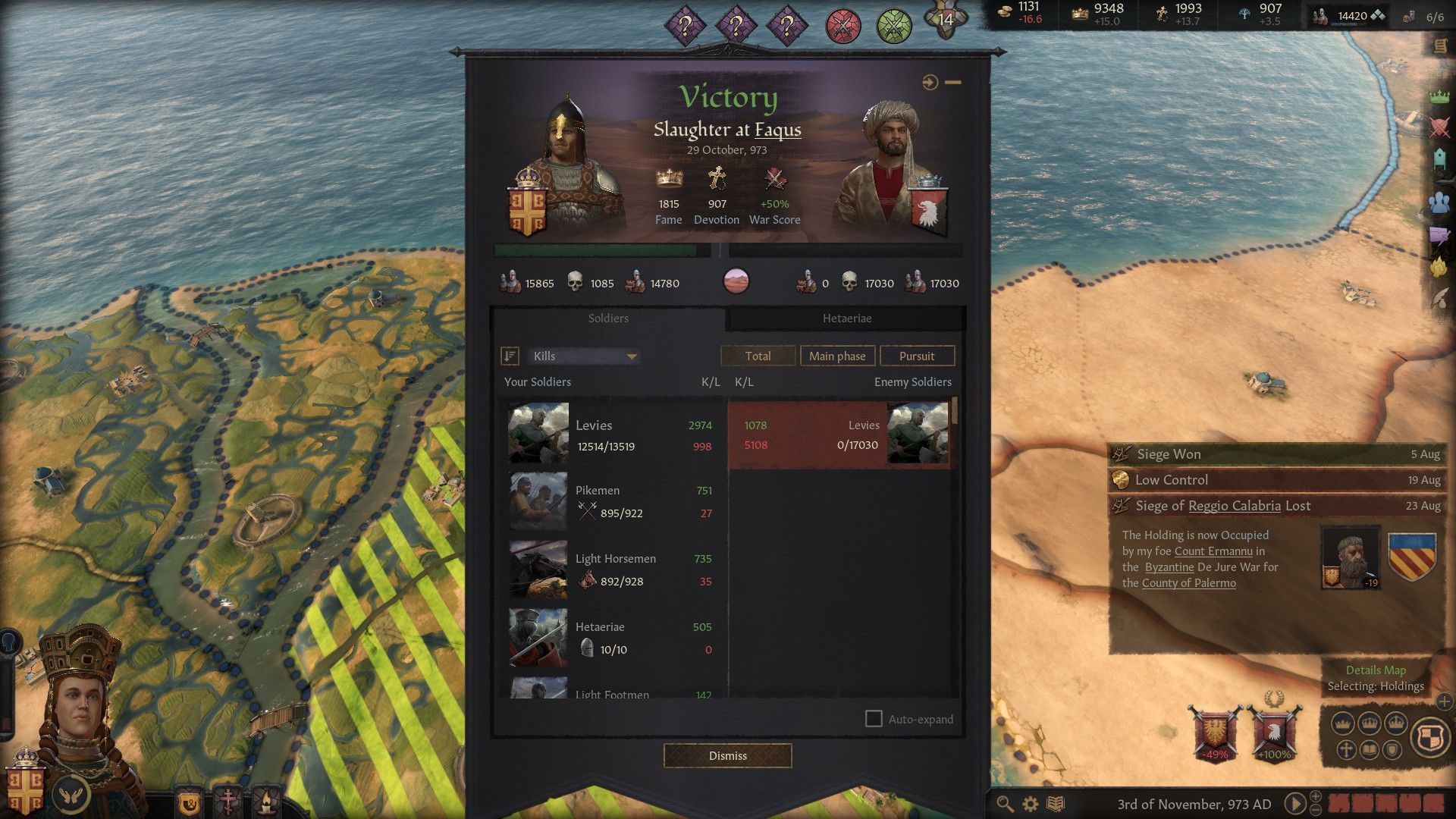Screen dimensions: 1456x819
Task: Toggle the Auto-expand checkbox
Action: [x=874, y=719]
